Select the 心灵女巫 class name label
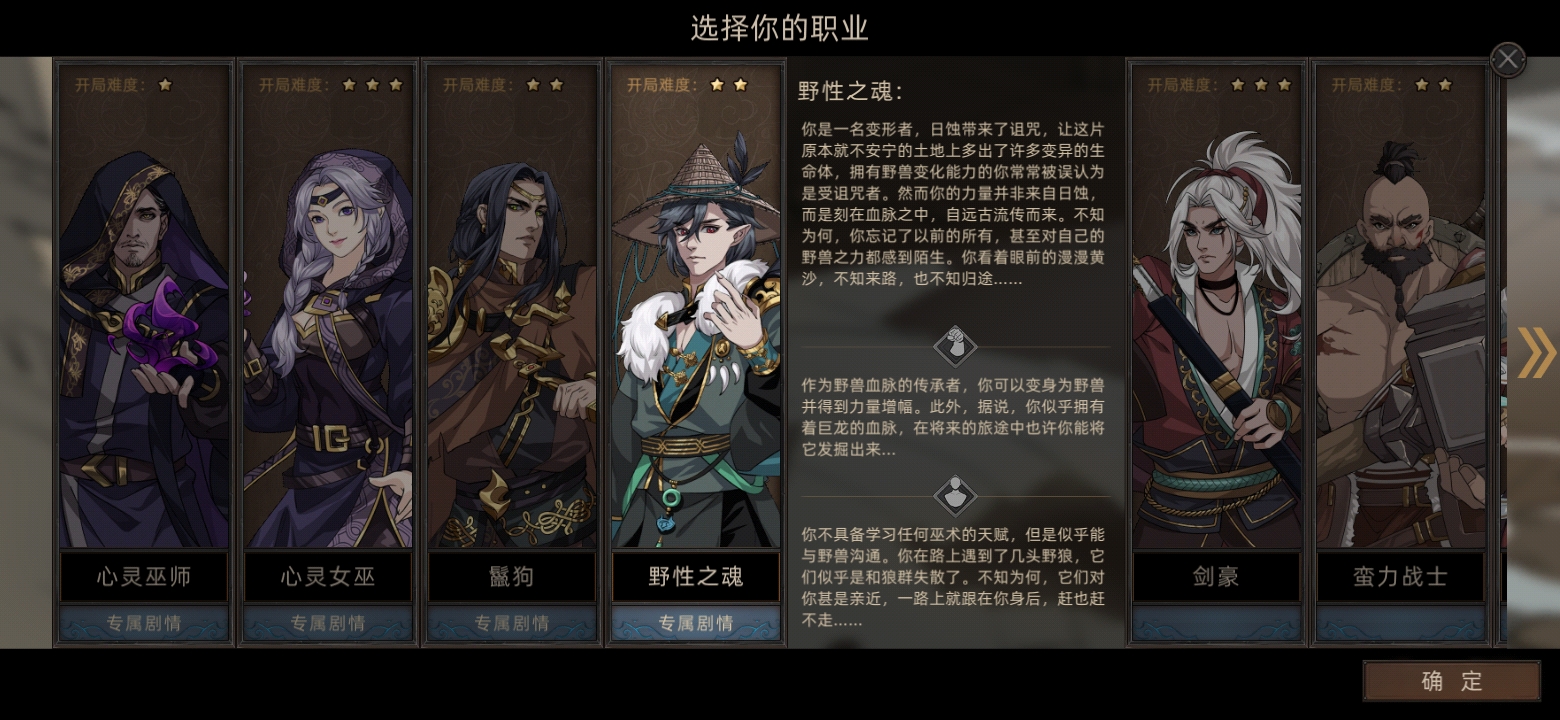1560x720 pixels. [x=327, y=577]
